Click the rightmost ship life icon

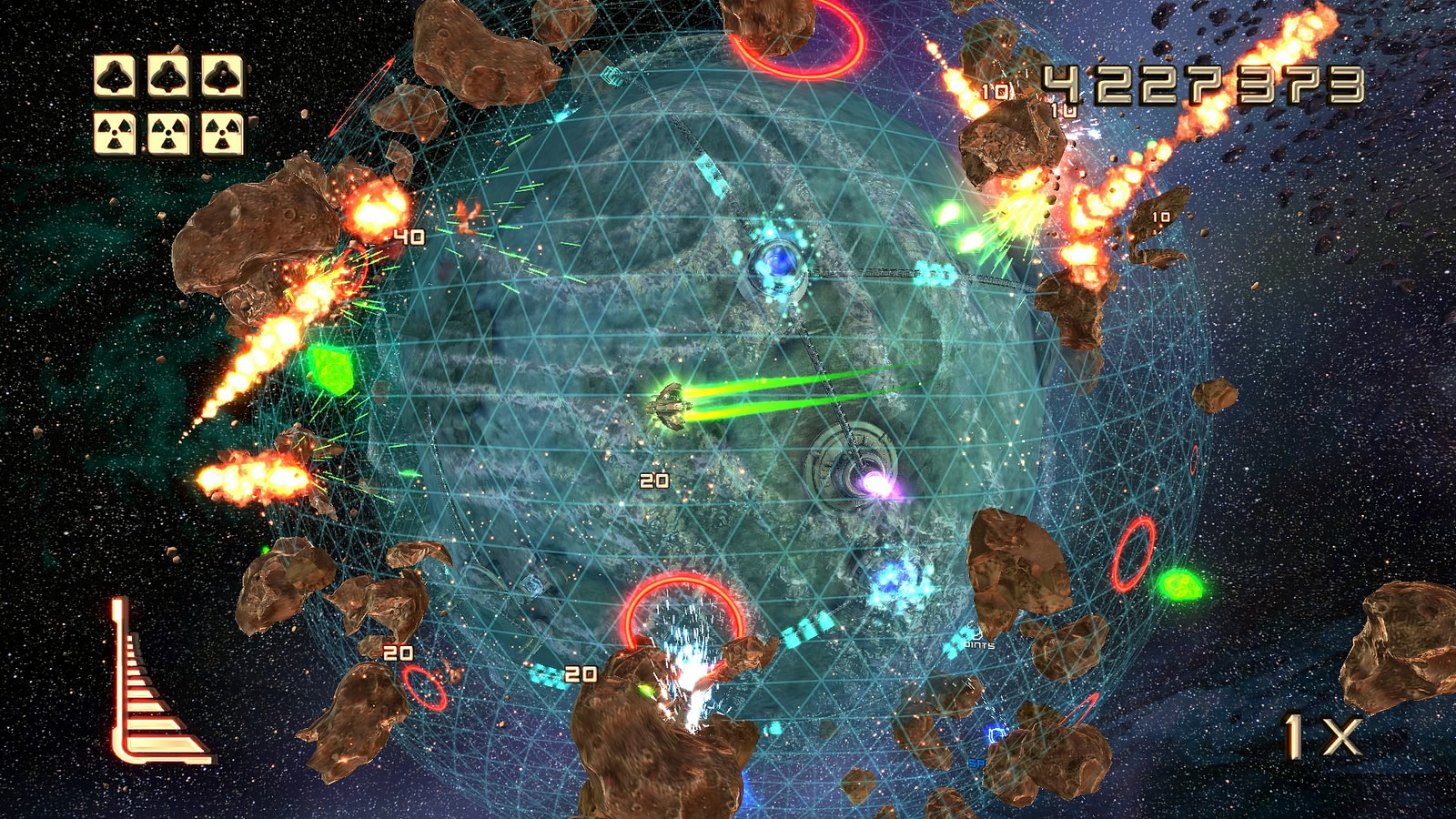pos(221,75)
